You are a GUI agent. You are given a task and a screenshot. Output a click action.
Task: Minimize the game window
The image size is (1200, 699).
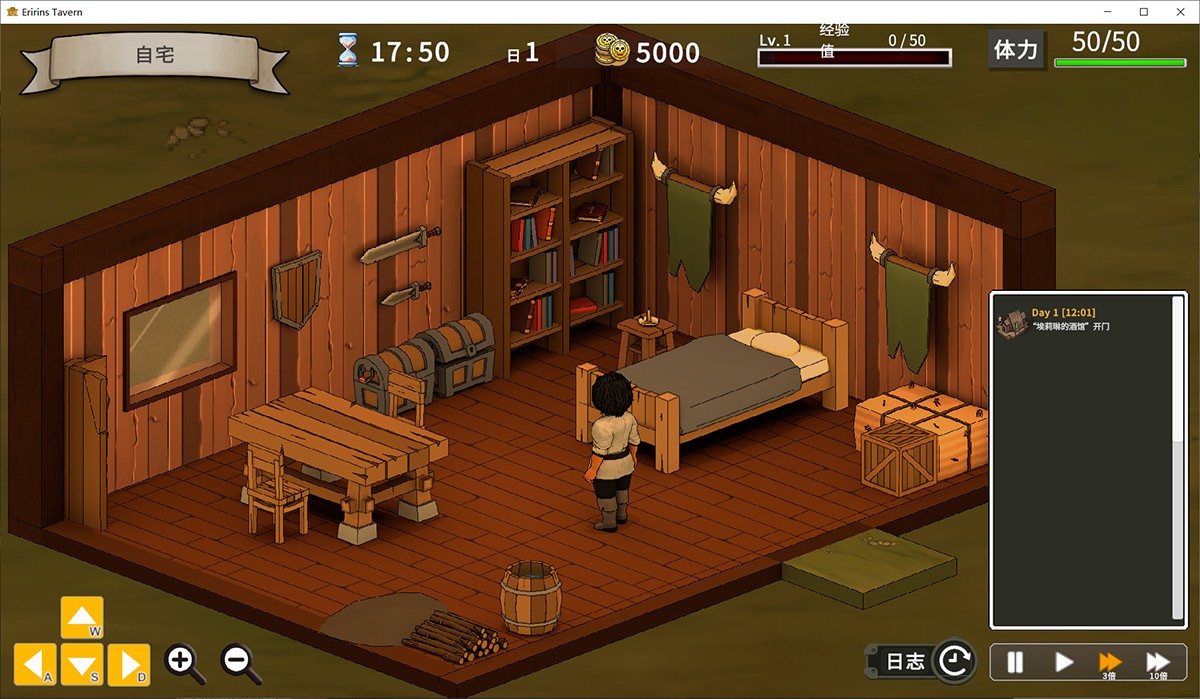(x=1111, y=12)
